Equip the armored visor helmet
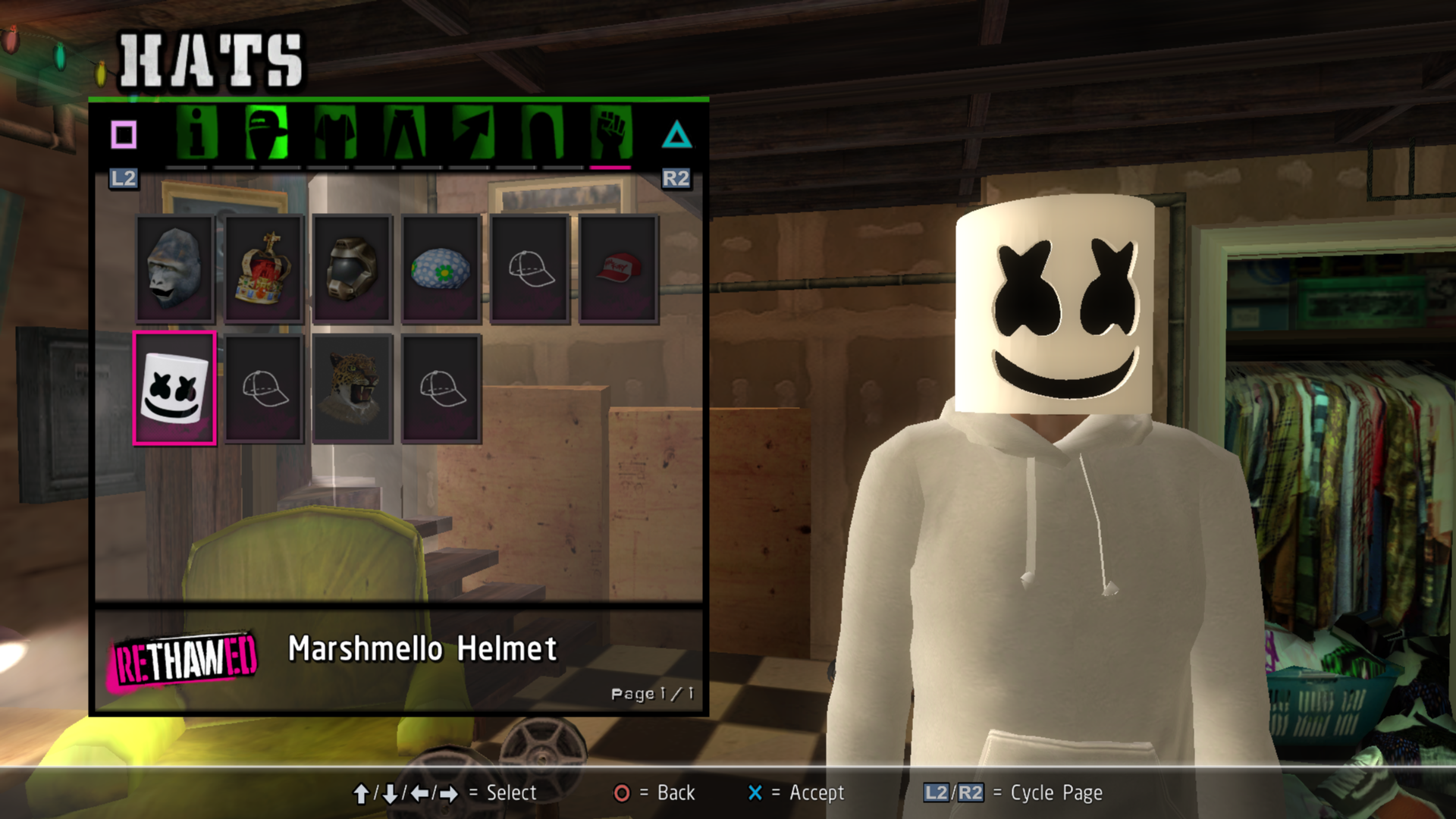The width and height of the screenshot is (1456, 819). point(353,269)
